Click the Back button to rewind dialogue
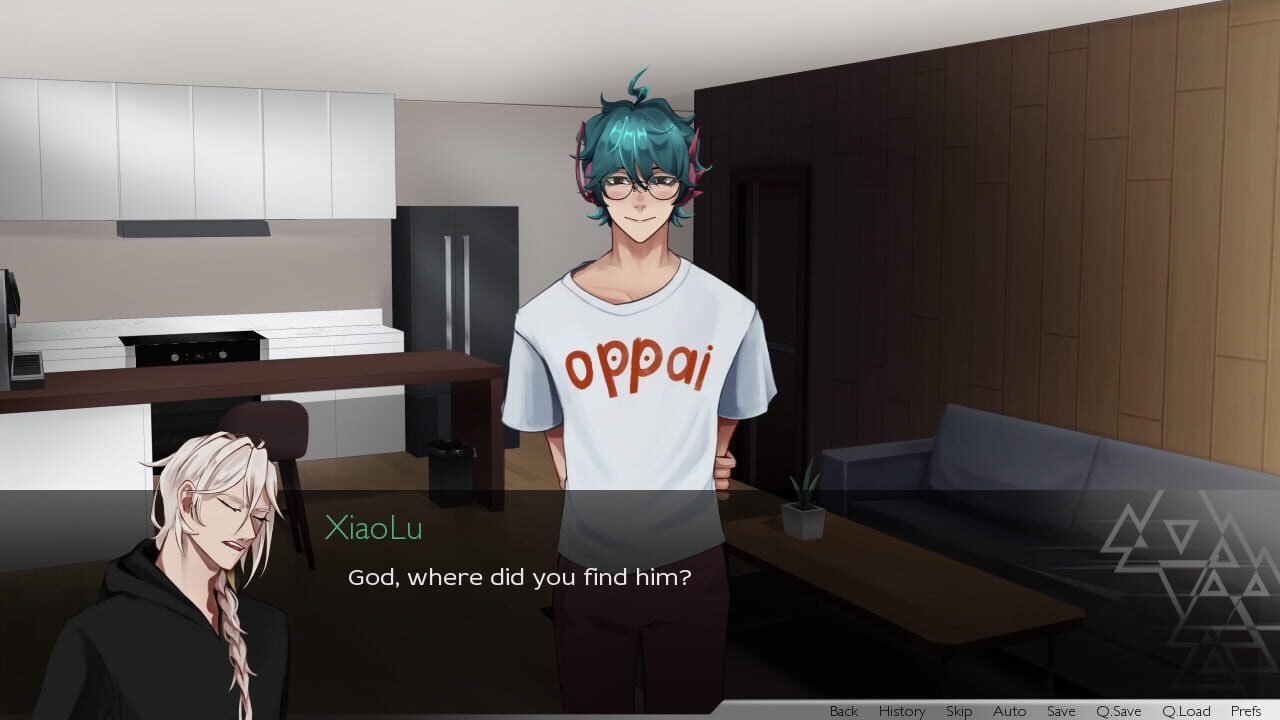The height and width of the screenshot is (720, 1280). point(842,711)
